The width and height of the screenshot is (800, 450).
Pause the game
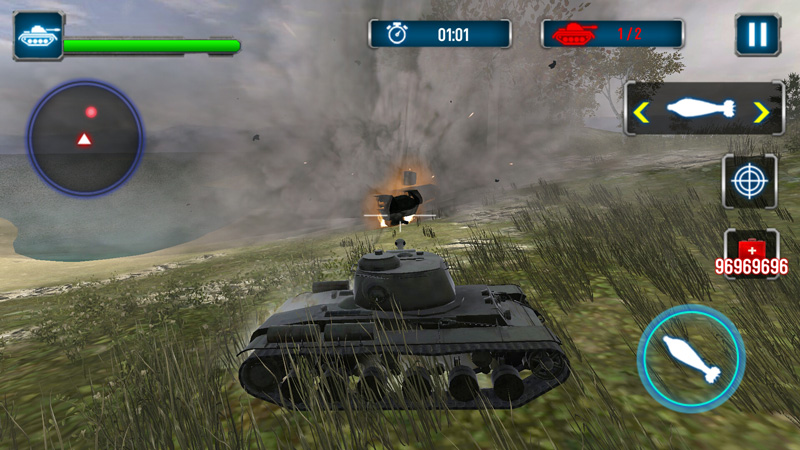757,34
